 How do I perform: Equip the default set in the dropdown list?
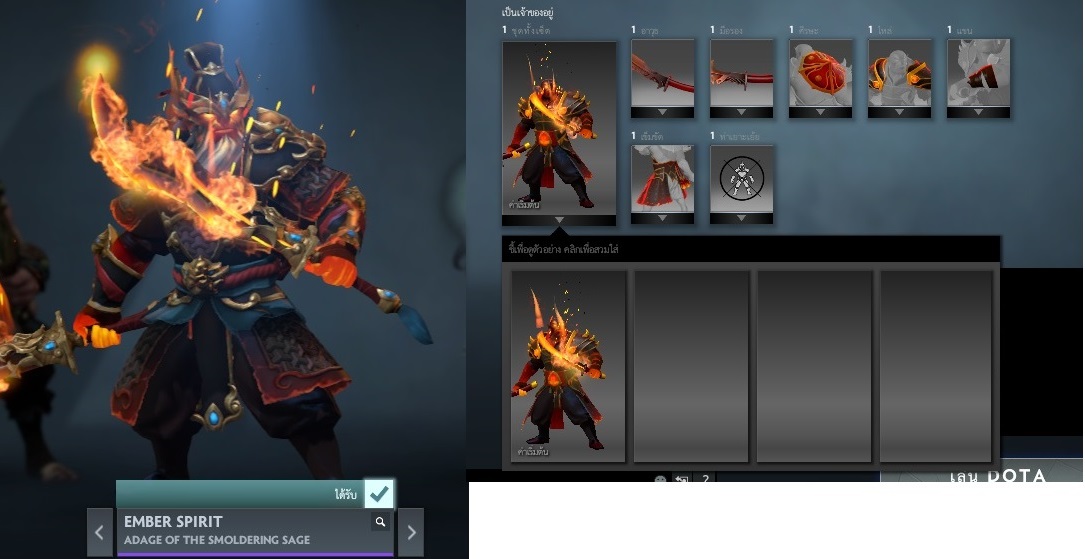click(569, 366)
